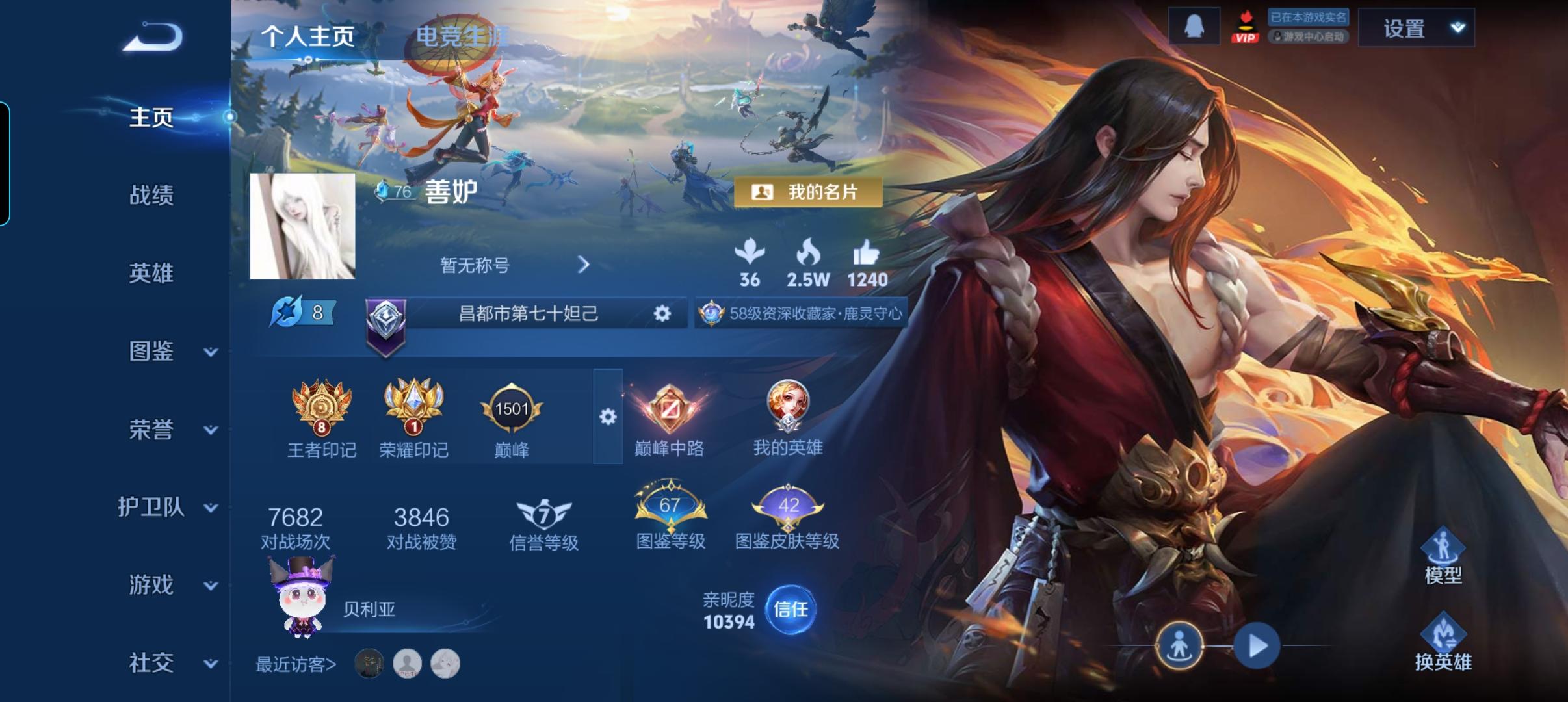View the 图鉴皮肤等级 42 badge
This screenshot has width=1568, height=702.
point(789,506)
